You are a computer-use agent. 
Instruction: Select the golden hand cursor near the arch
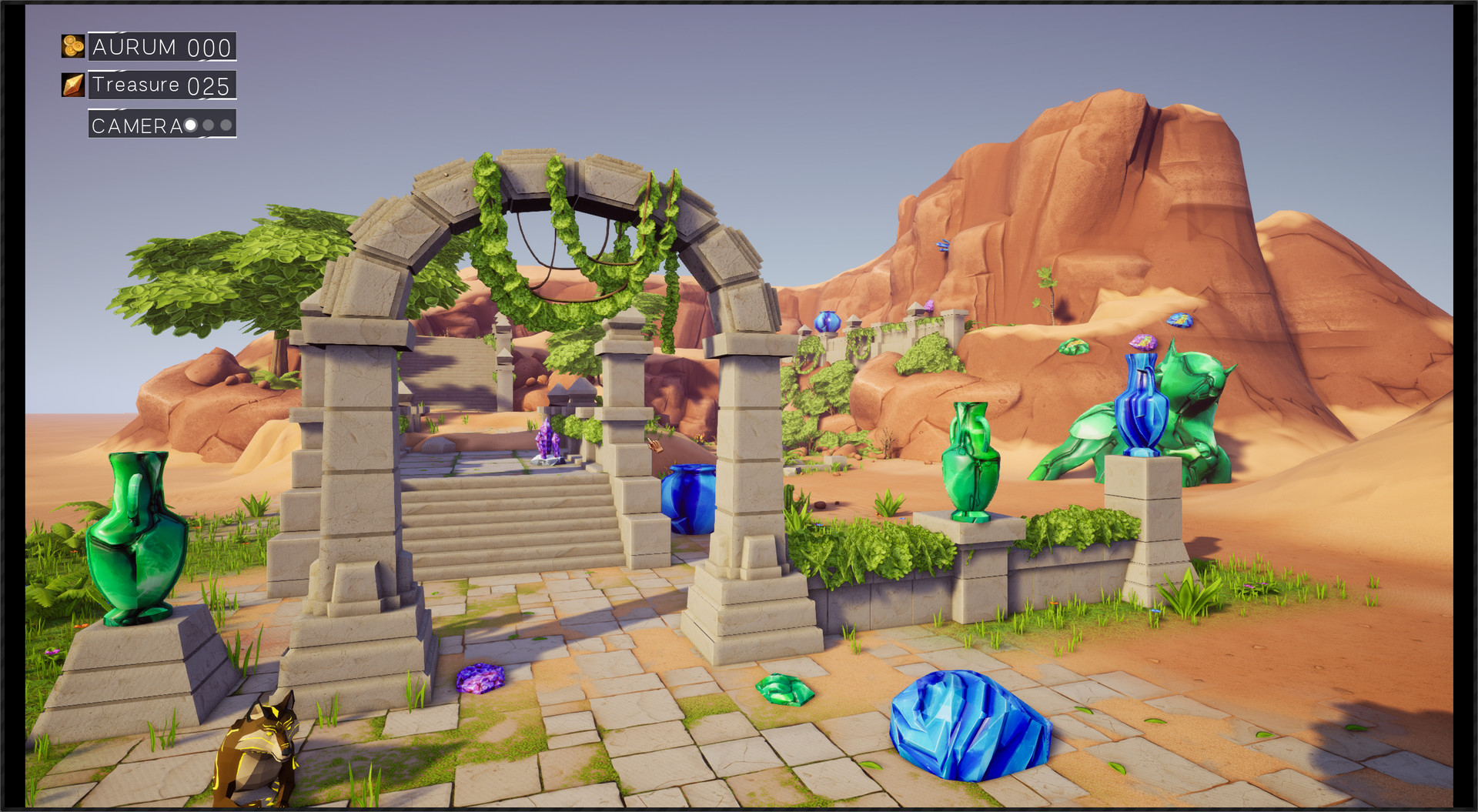coord(655,445)
